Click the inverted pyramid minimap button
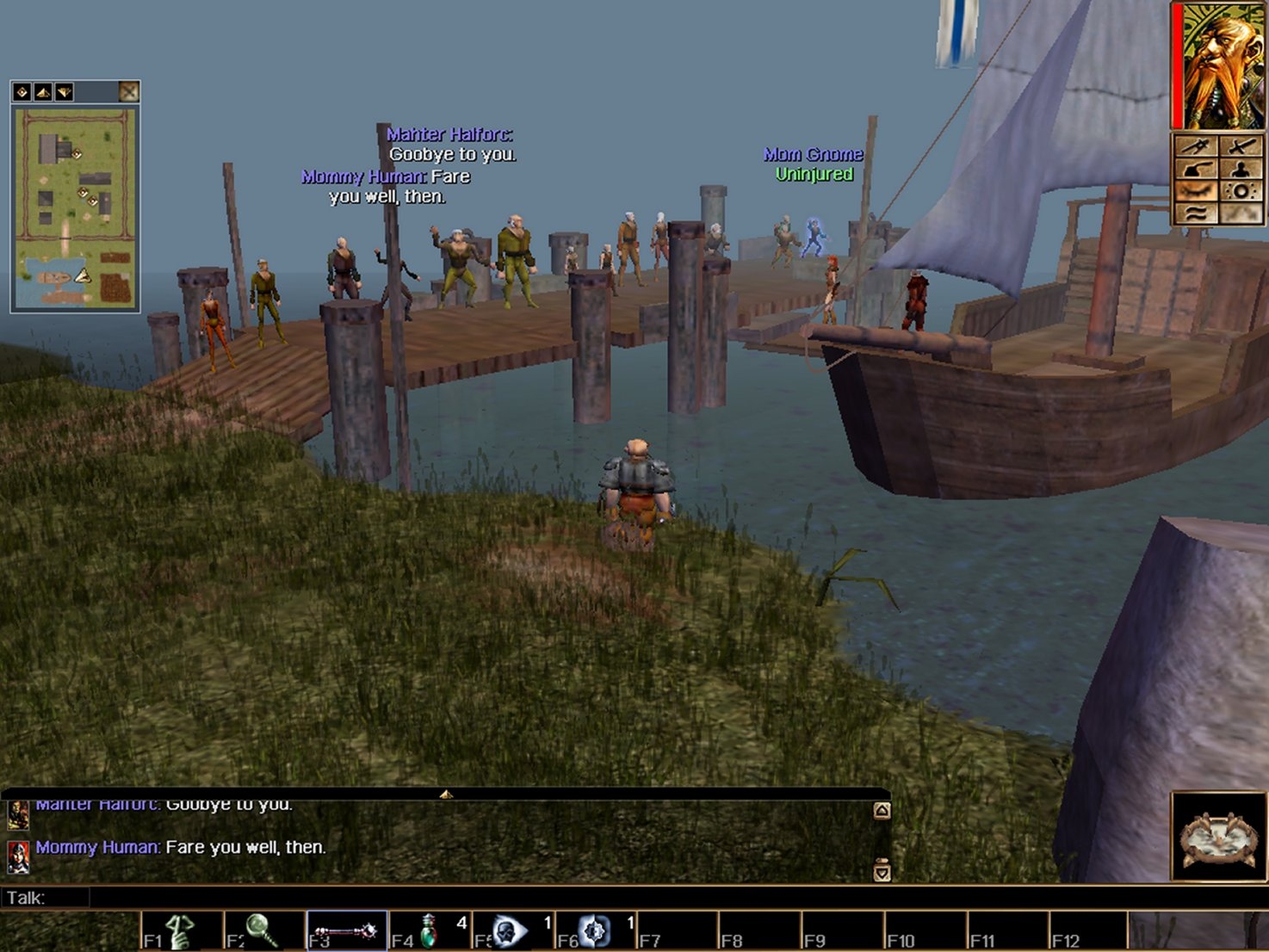Viewport: 1269px width, 952px height. click(64, 92)
